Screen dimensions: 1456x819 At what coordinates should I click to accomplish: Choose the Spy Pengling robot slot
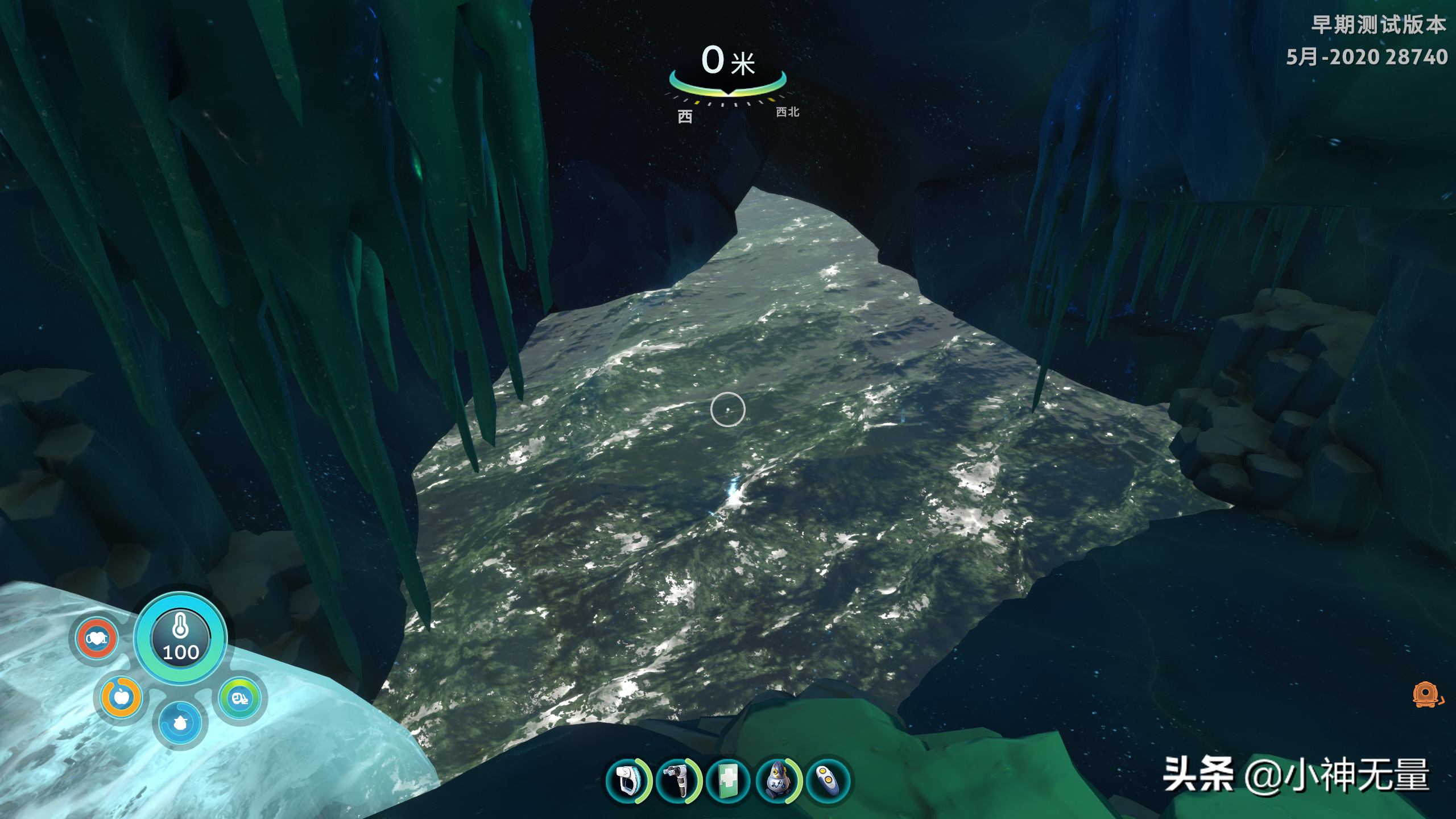point(778,781)
